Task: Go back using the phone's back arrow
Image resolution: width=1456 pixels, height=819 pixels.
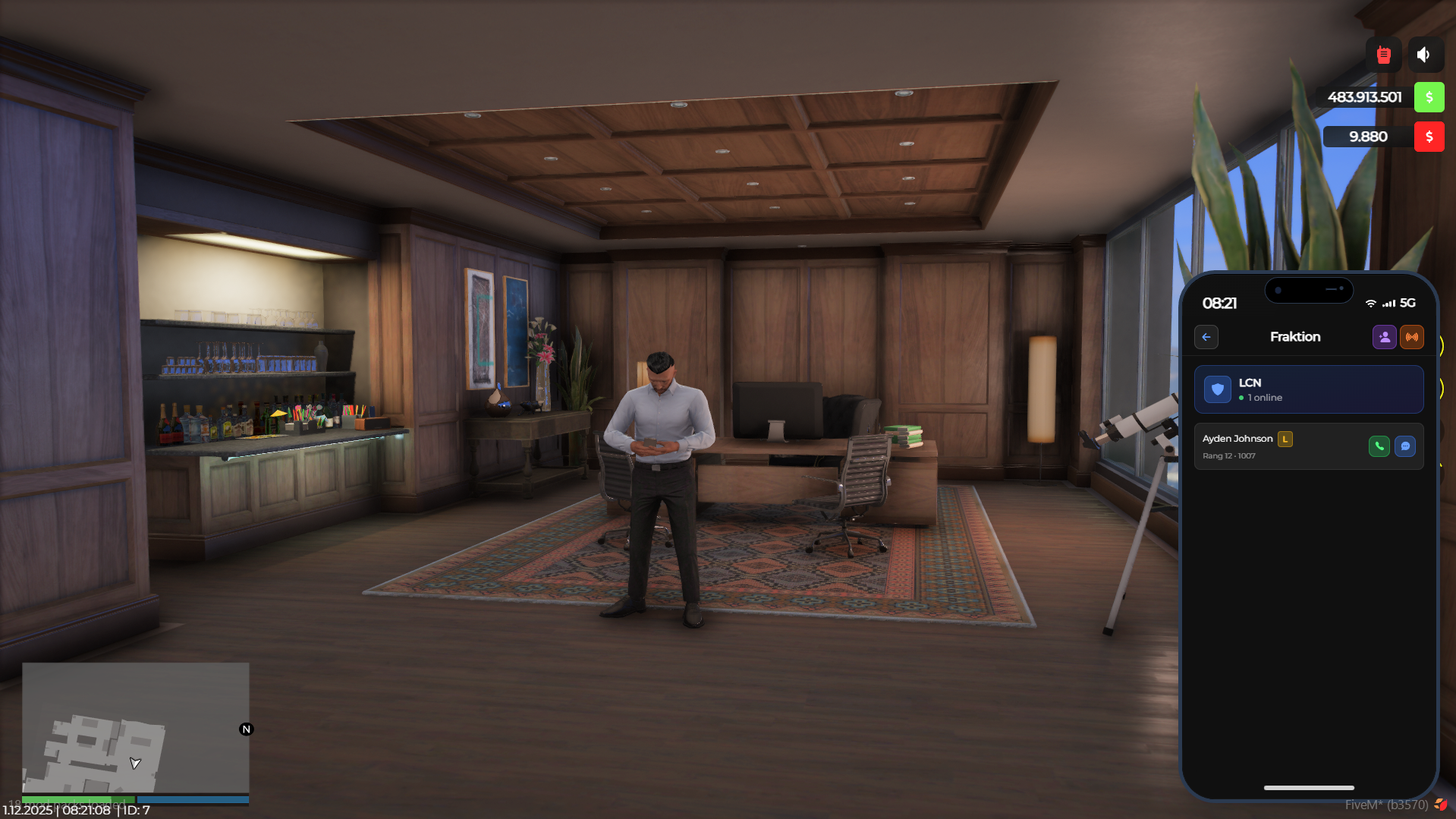Action: click(1206, 337)
